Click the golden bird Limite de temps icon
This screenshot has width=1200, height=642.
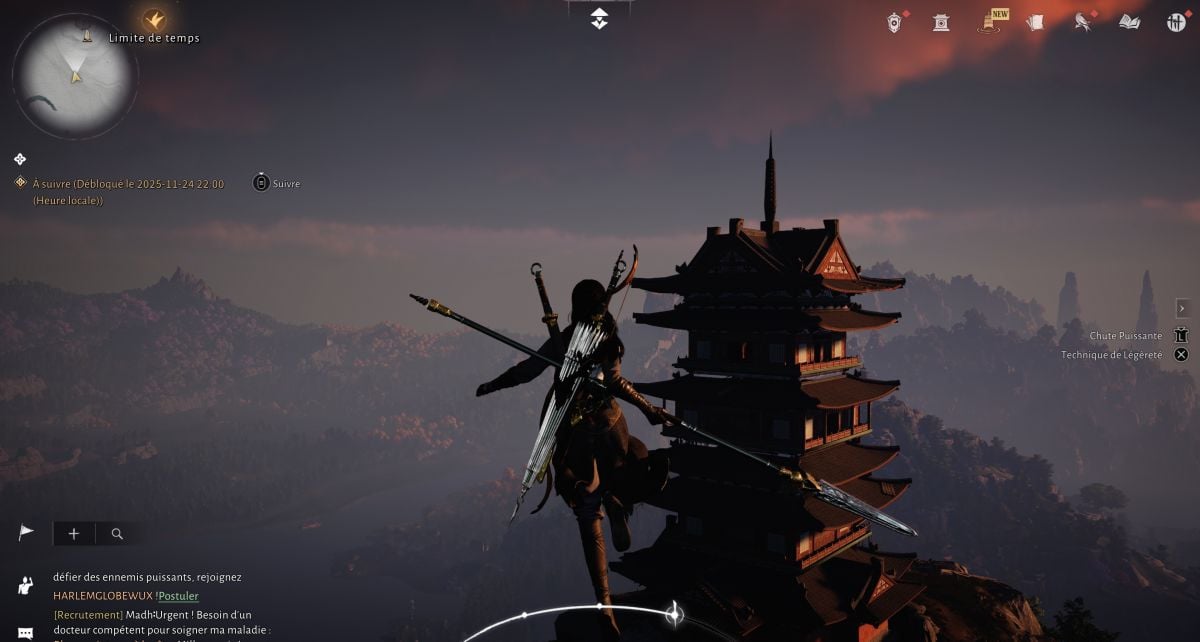(154, 18)
